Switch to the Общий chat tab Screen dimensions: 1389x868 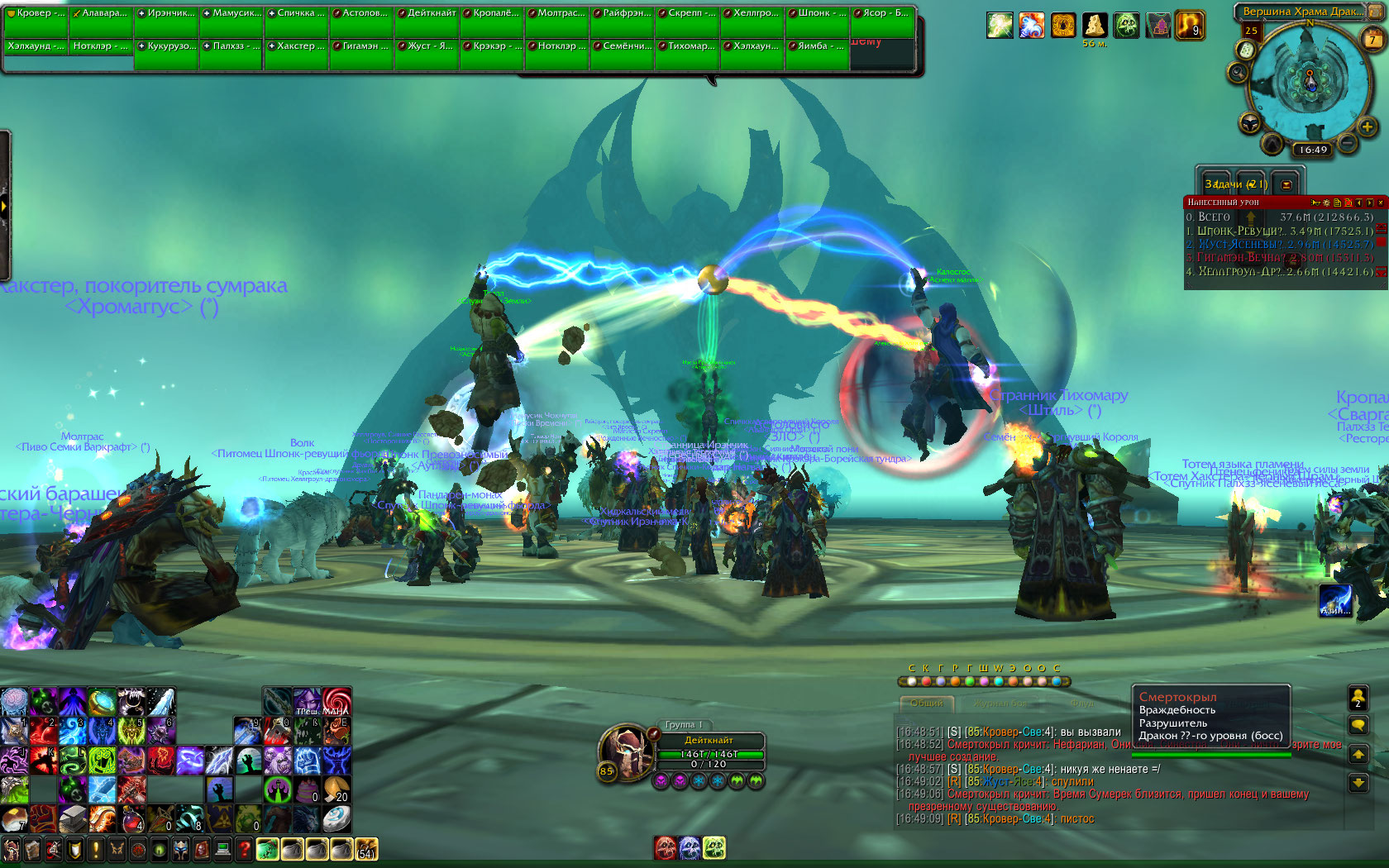(x=926, y=703)
